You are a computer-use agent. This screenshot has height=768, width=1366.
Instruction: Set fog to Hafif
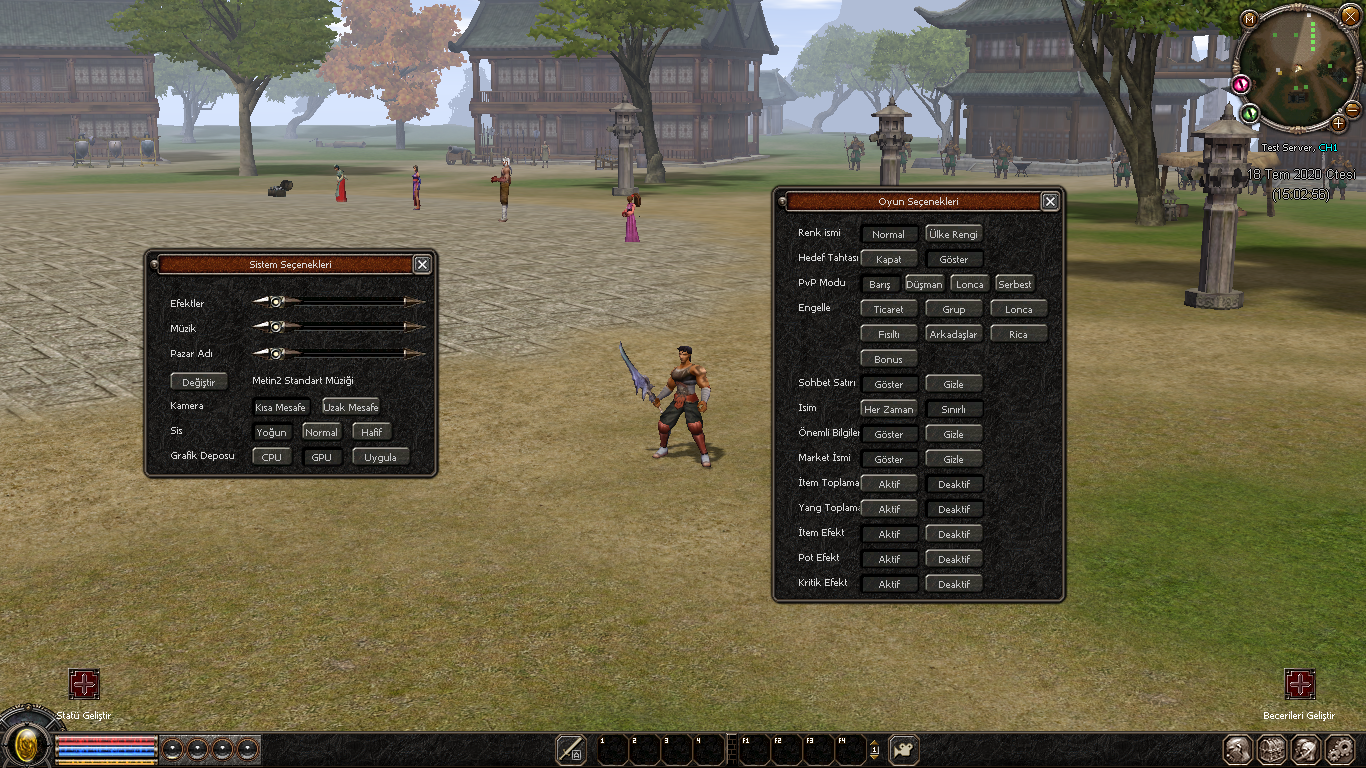click(x=372, y=432)
